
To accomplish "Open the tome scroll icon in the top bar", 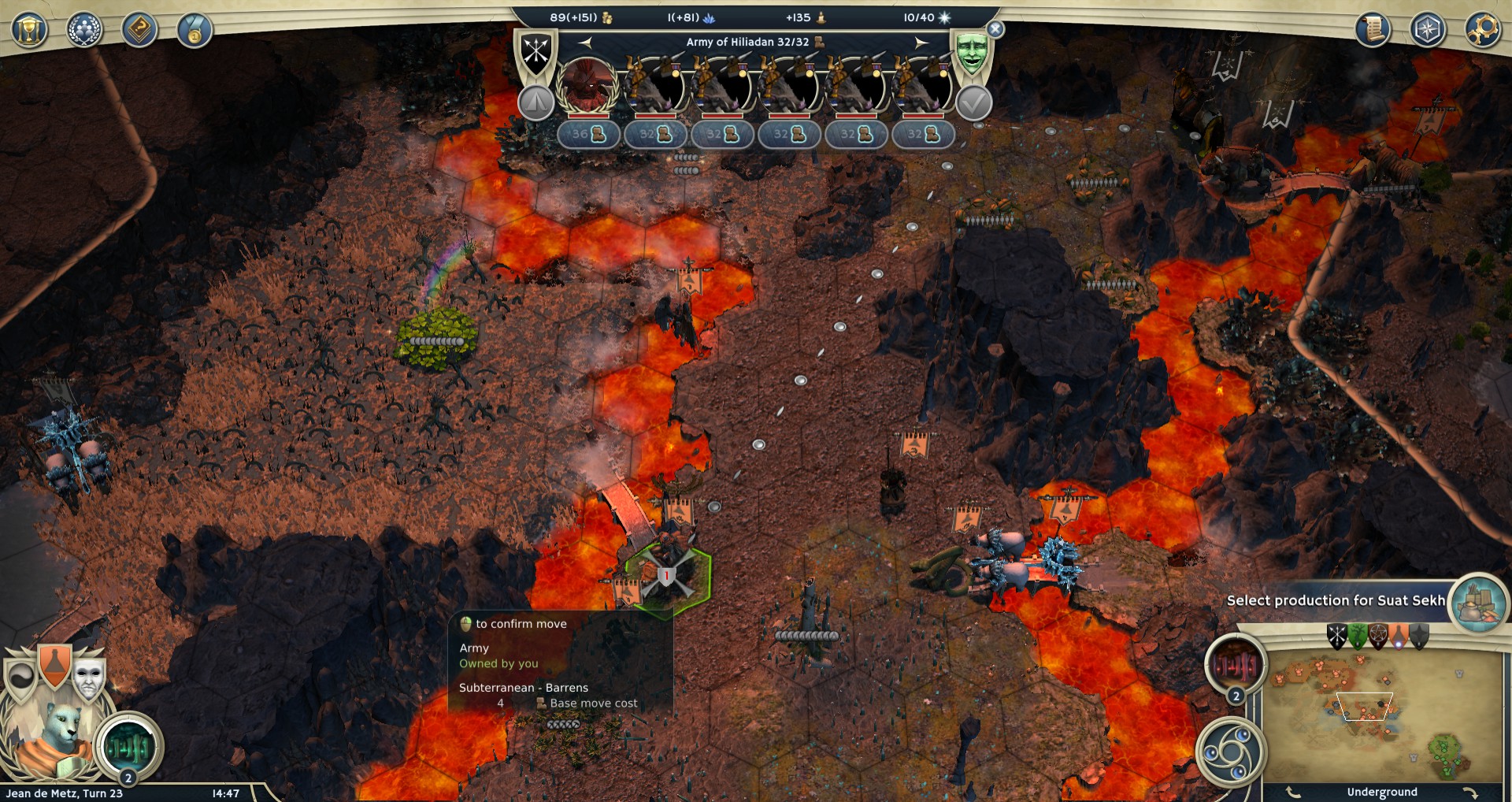I will click(x=1373, y=30).
